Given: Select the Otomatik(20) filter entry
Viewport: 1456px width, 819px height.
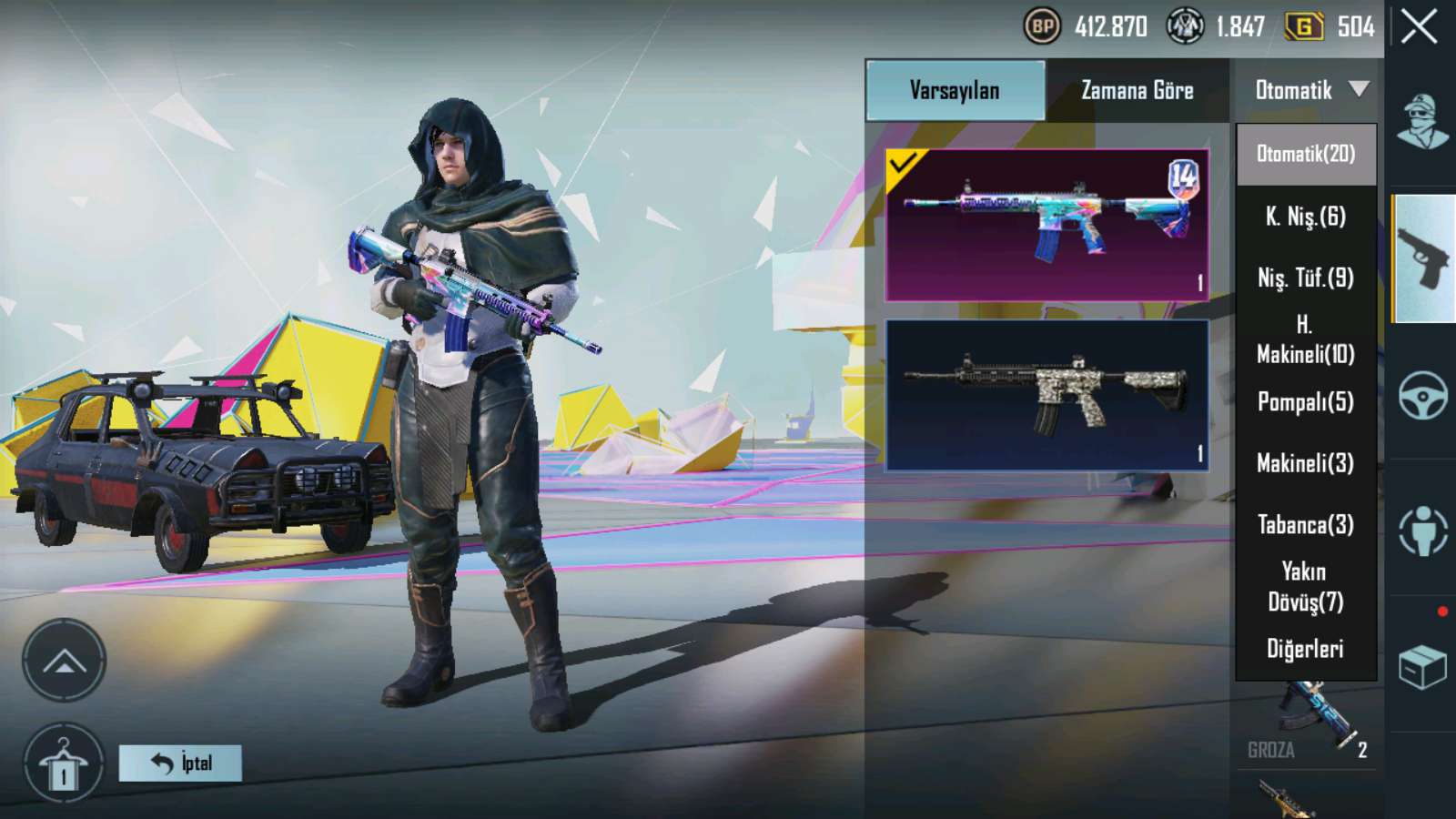Looking at the screenshot, I should tap(1306, 154).
